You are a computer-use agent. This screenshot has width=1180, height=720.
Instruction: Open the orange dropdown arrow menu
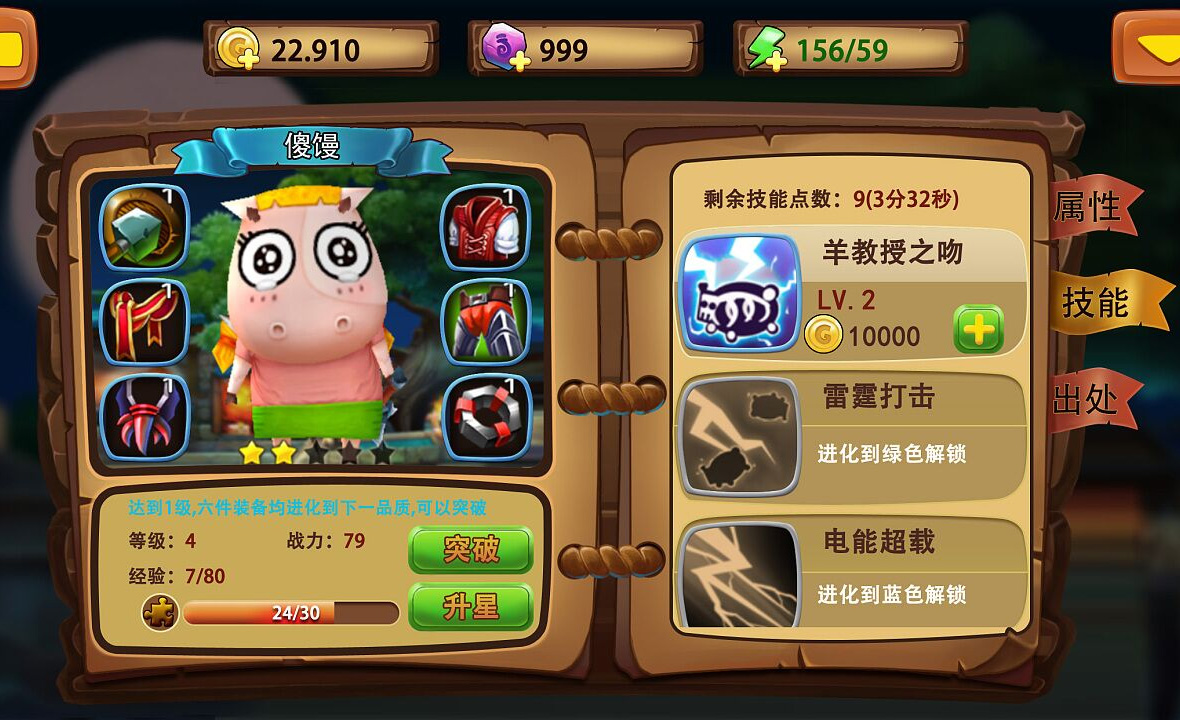(1152, 47)
